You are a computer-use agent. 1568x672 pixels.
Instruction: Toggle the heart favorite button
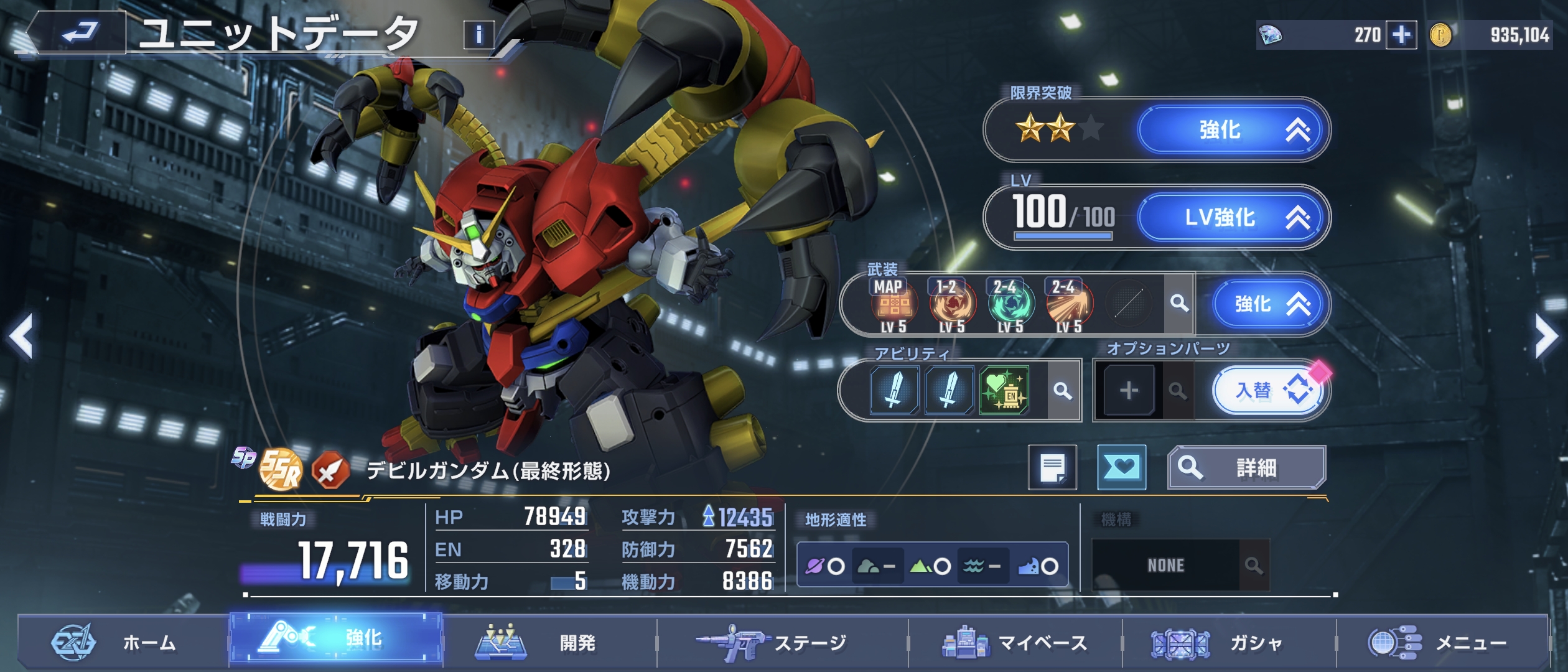pos(1121,467)
